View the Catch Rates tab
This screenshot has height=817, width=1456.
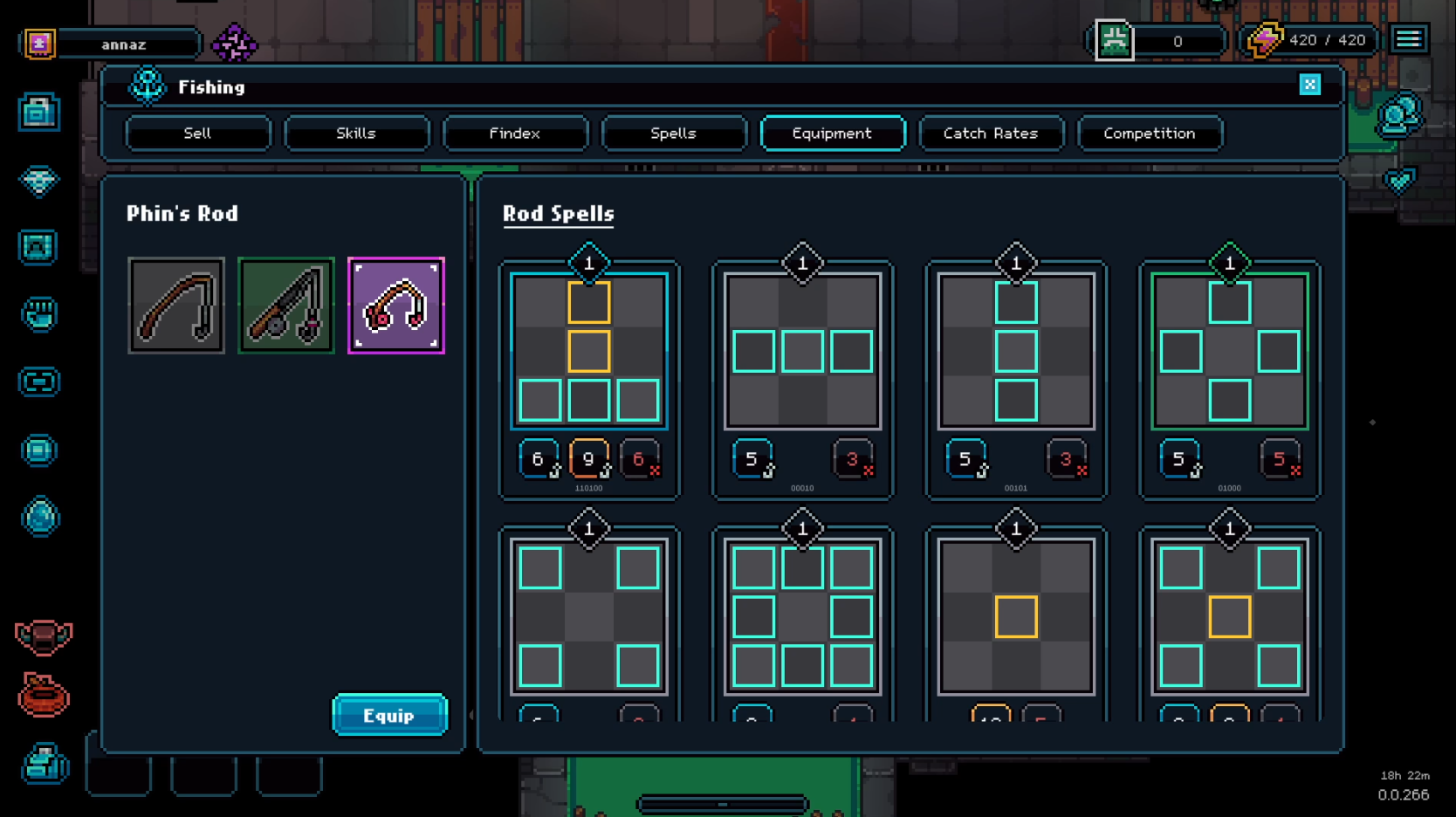click(x=991, y=134)
